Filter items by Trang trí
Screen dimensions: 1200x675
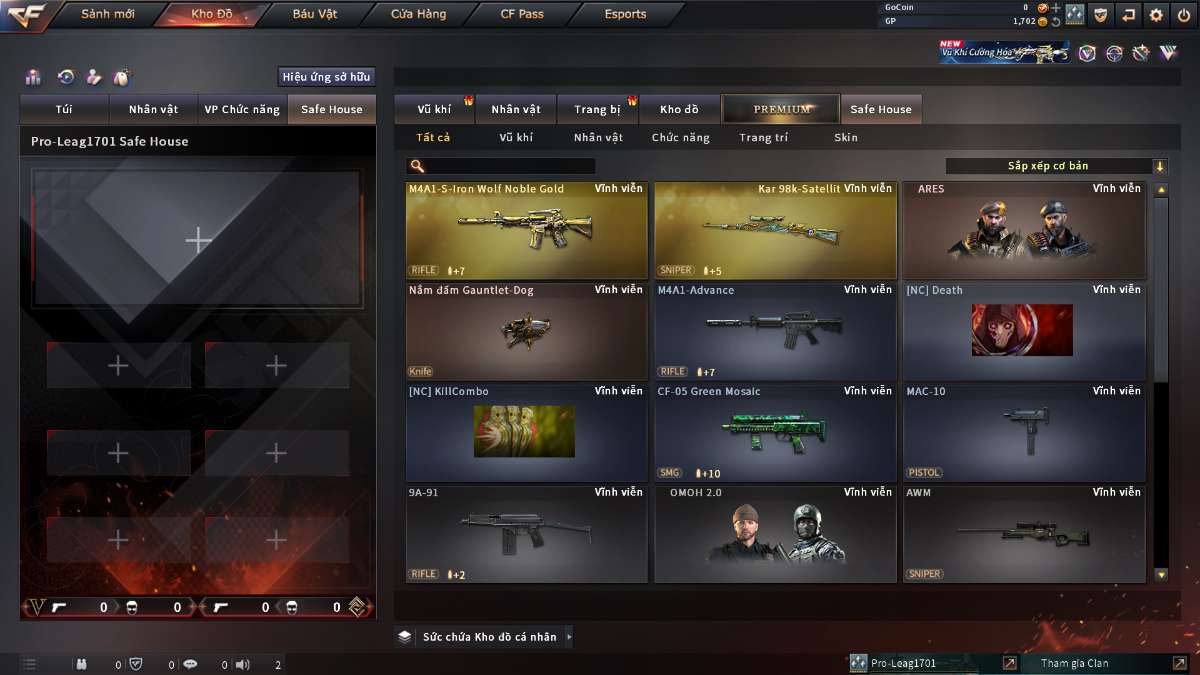click(x=763, y=138)
